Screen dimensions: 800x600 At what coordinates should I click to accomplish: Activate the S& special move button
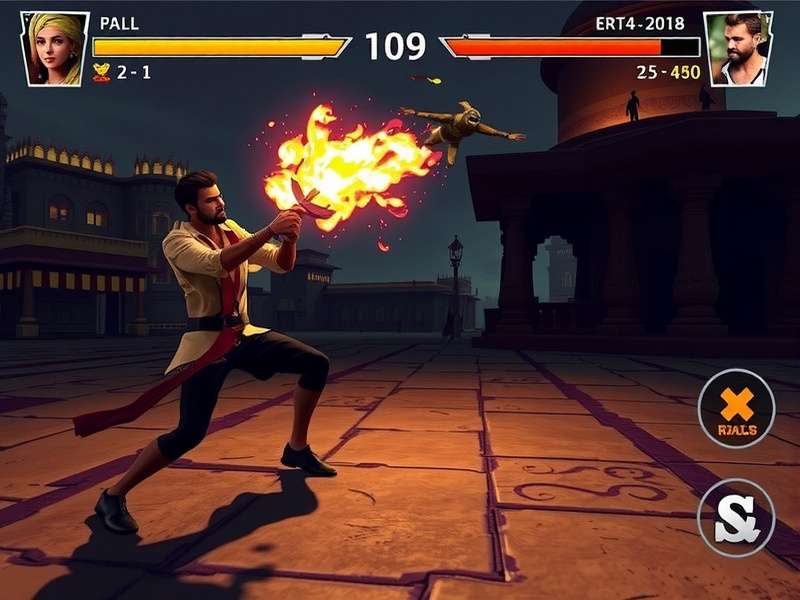point(736,516)
